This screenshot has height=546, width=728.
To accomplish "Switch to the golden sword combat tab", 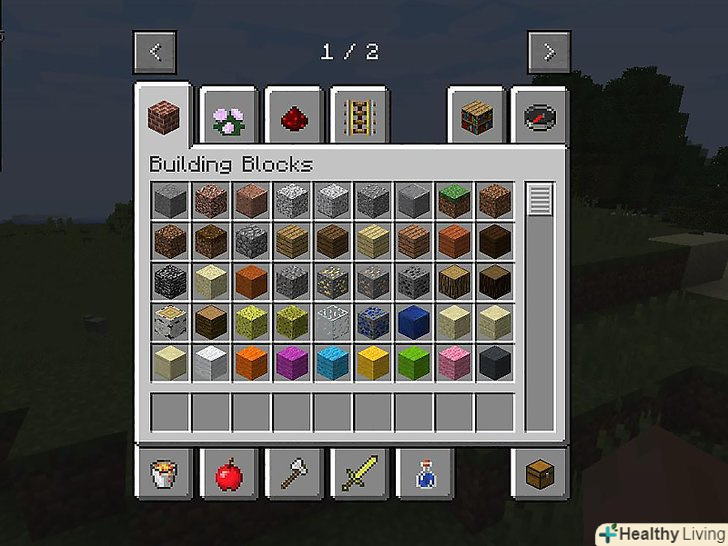I will coord(357,474).
